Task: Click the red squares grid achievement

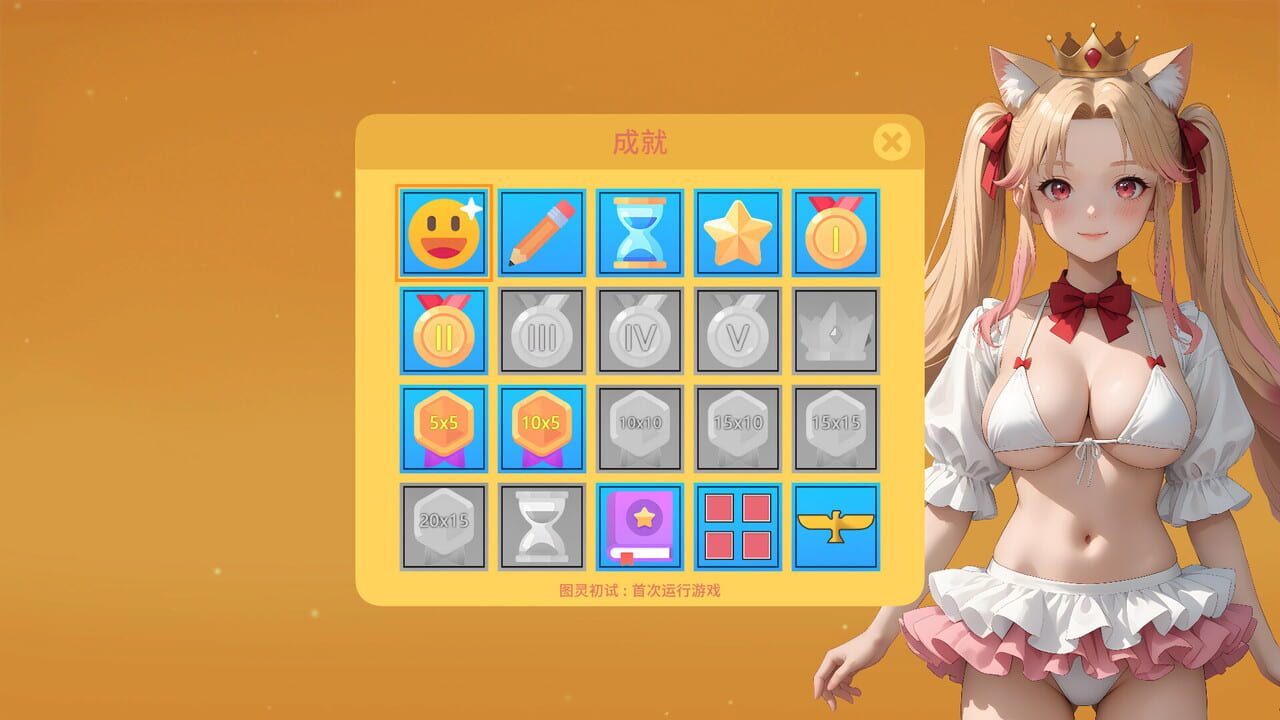Action: coord(738,524)
